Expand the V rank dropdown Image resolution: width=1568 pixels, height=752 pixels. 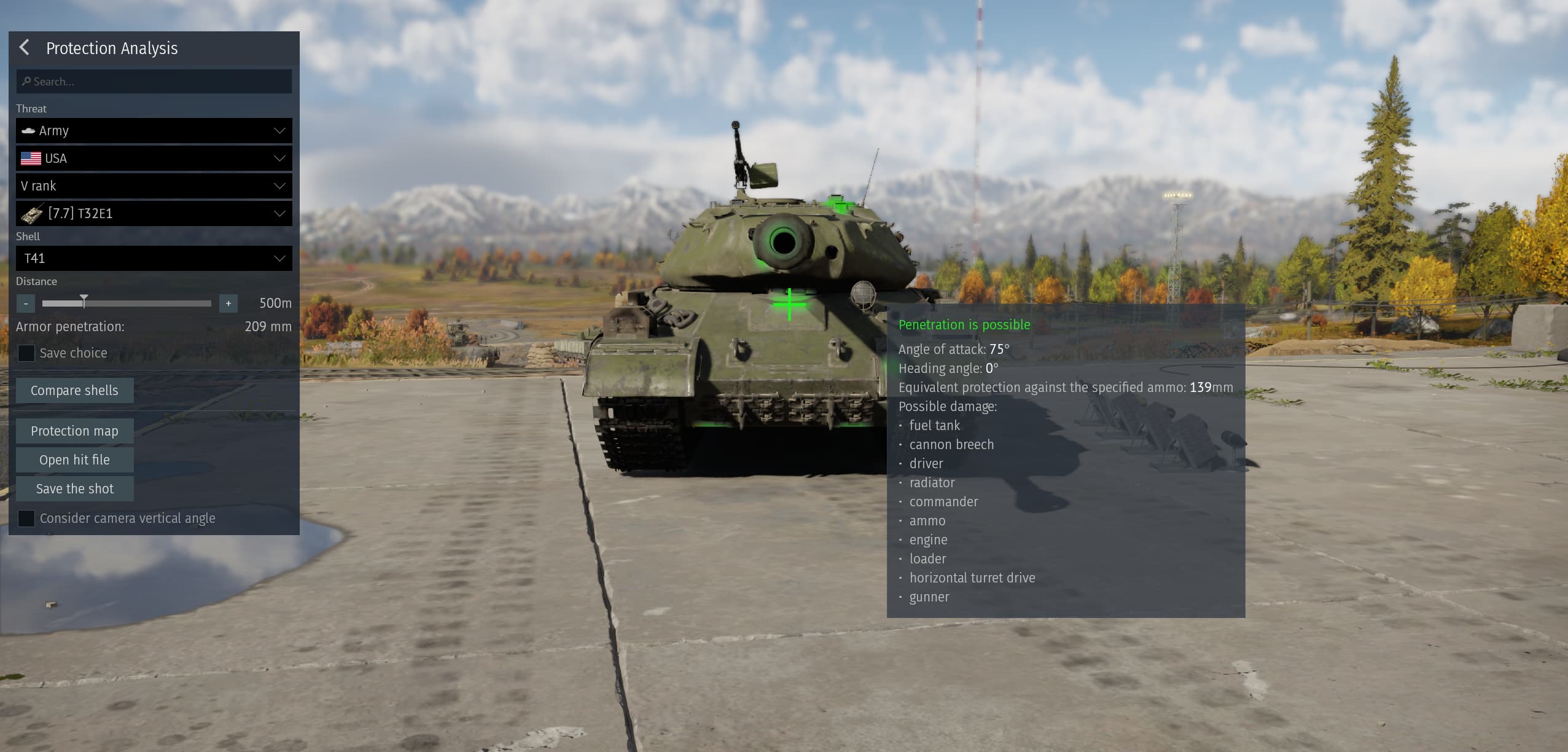pos(154,186)
